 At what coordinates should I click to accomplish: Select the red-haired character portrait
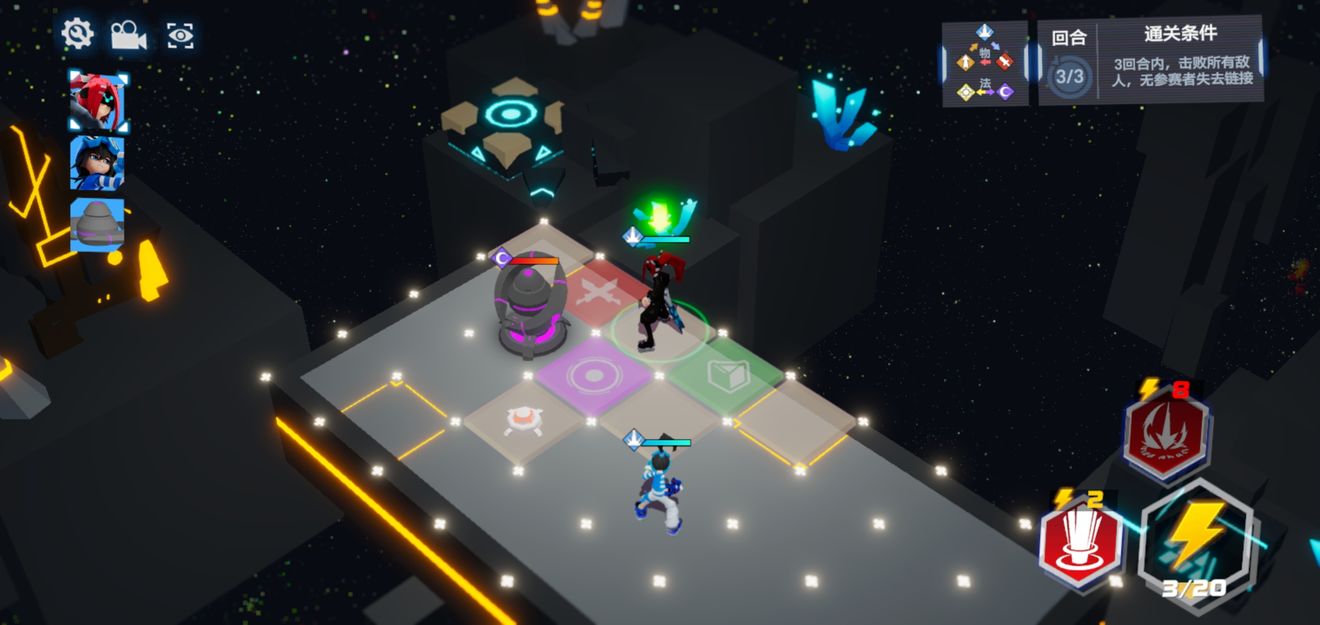[97, 102]
